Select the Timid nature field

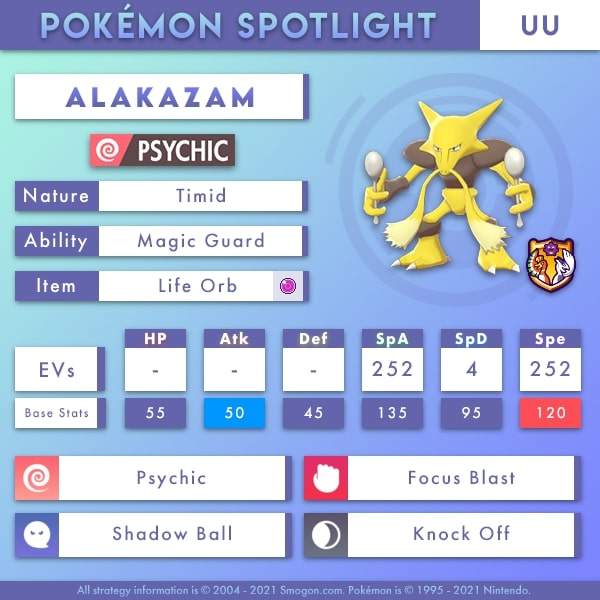199,196
